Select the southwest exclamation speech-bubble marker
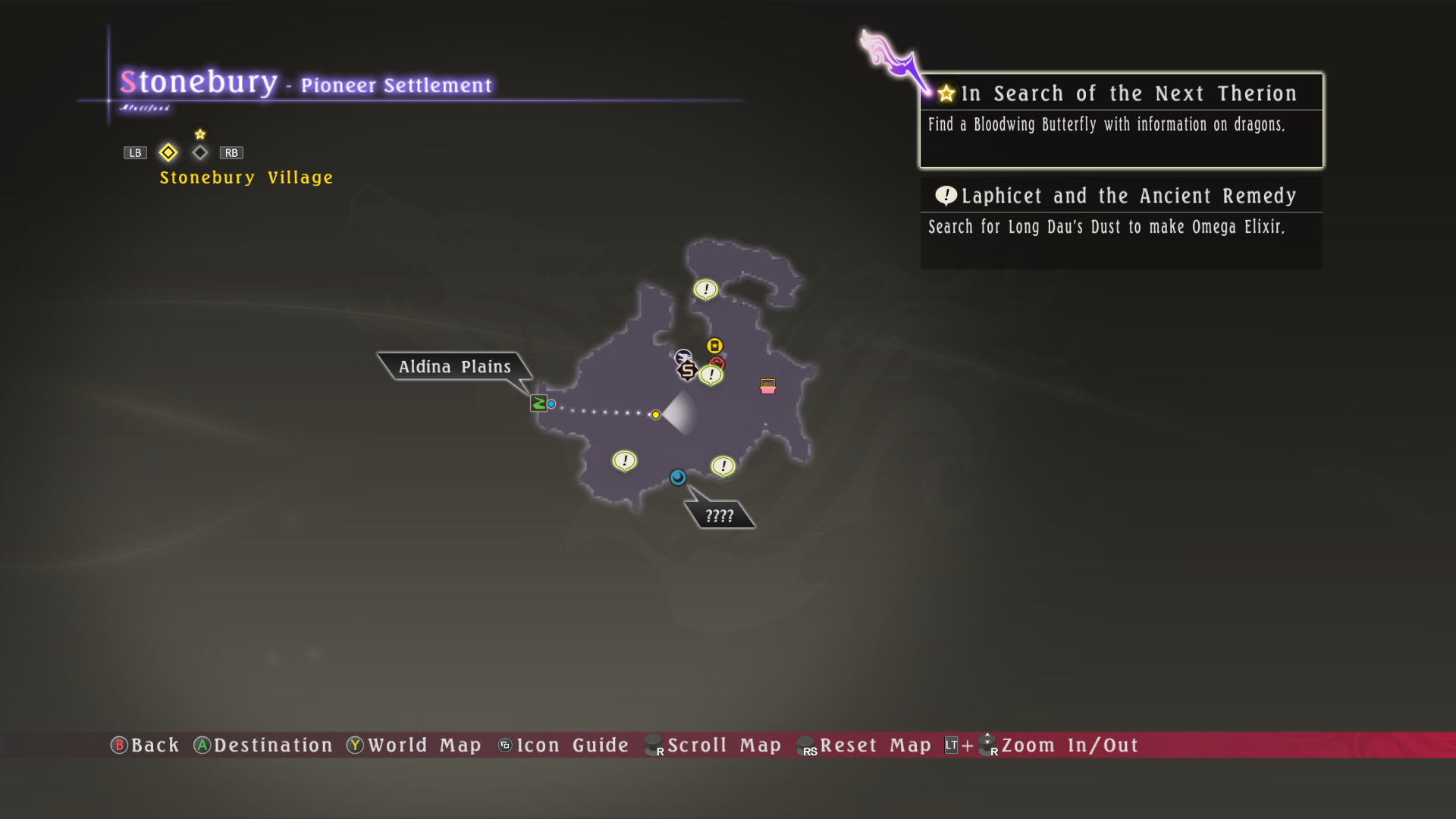Viewport: 1456px width, 819px height. (624, 460)
